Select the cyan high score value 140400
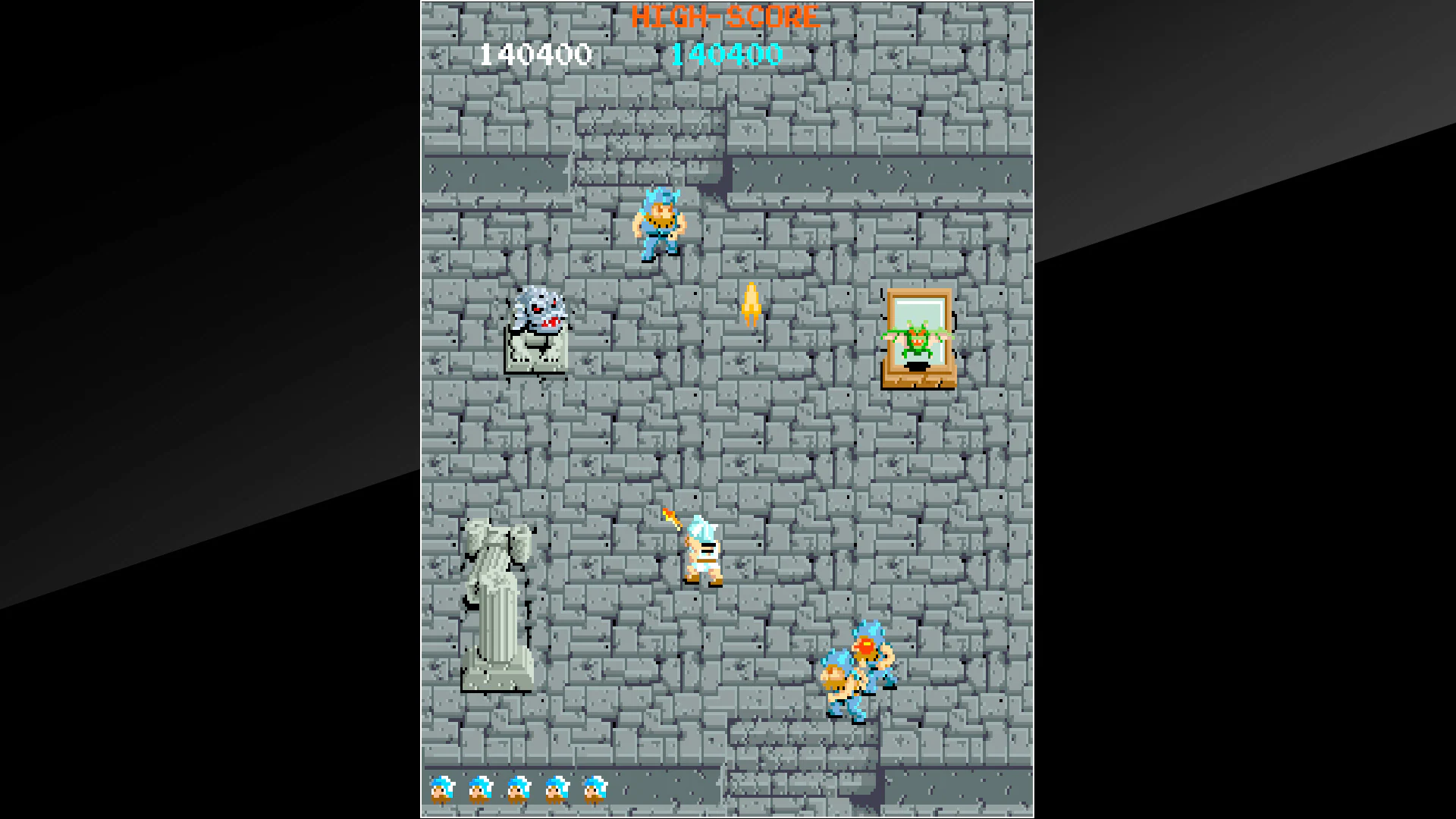Viewport: 1456px width, 819px height. (726, 54)
